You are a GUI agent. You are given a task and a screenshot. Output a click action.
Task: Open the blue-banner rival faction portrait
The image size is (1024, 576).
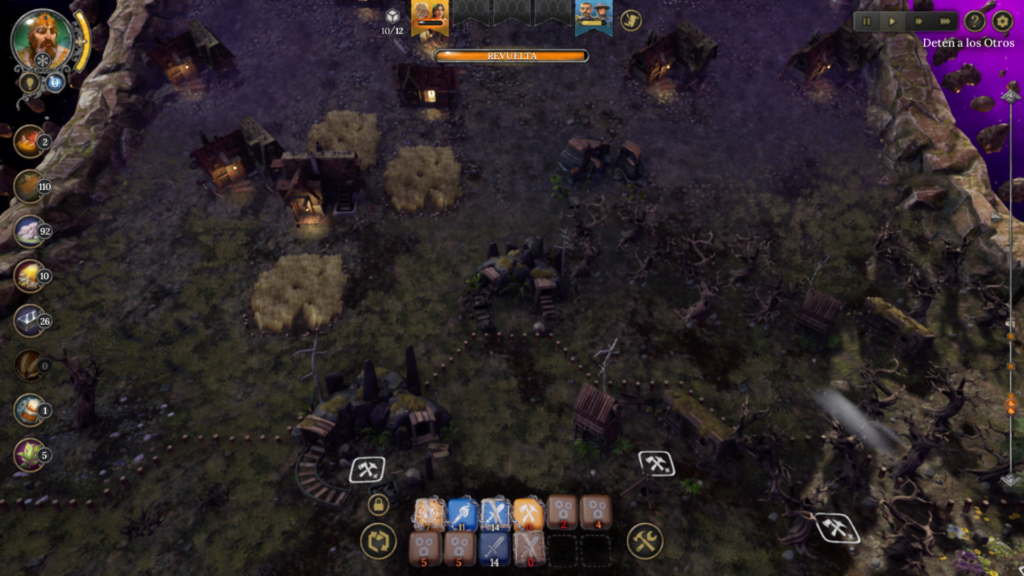593,15
